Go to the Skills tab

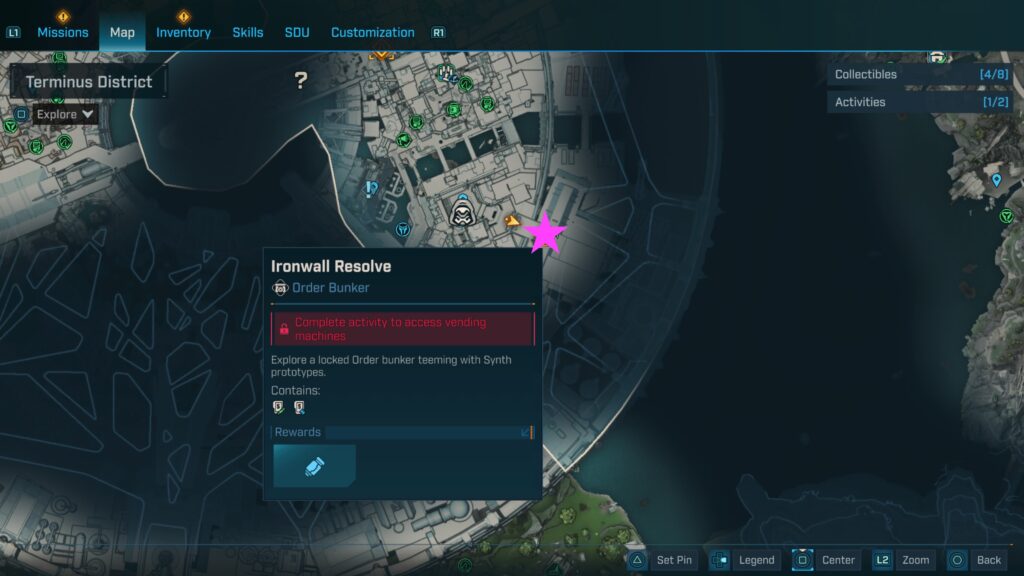tap(248, 32)
